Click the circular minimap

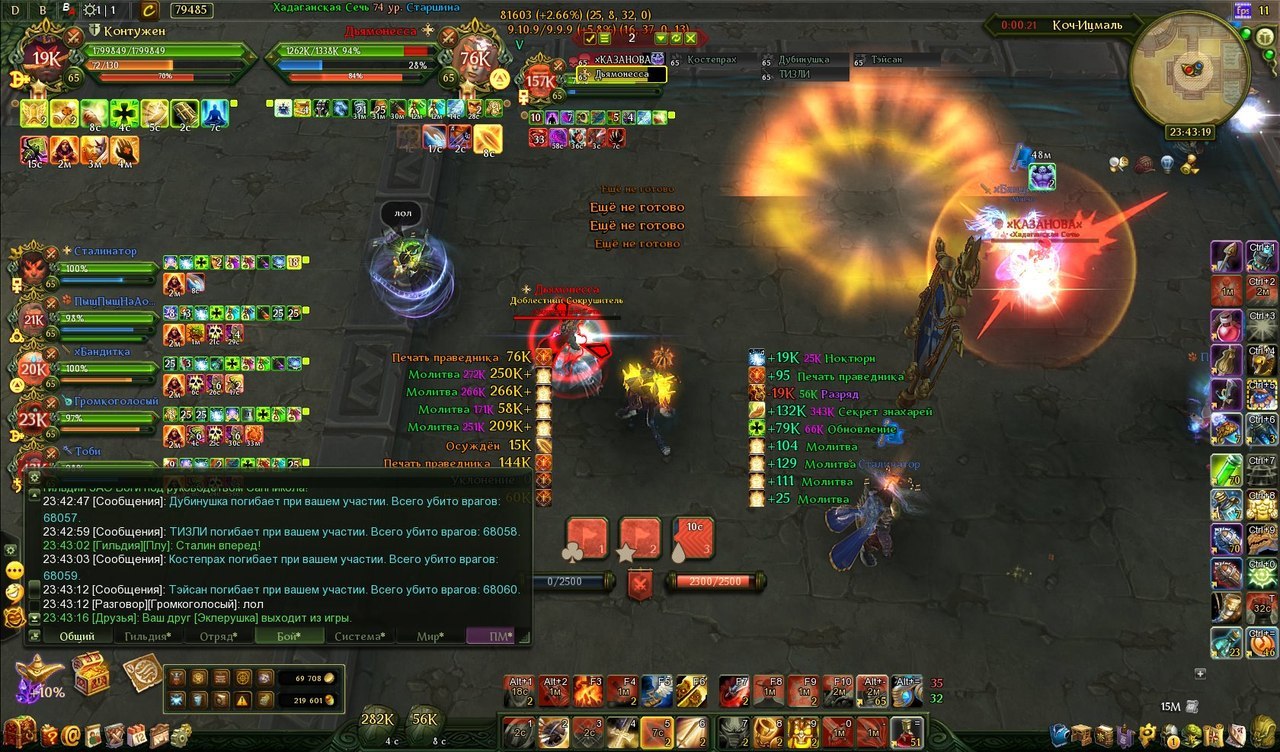click(x=1189, y=71)
